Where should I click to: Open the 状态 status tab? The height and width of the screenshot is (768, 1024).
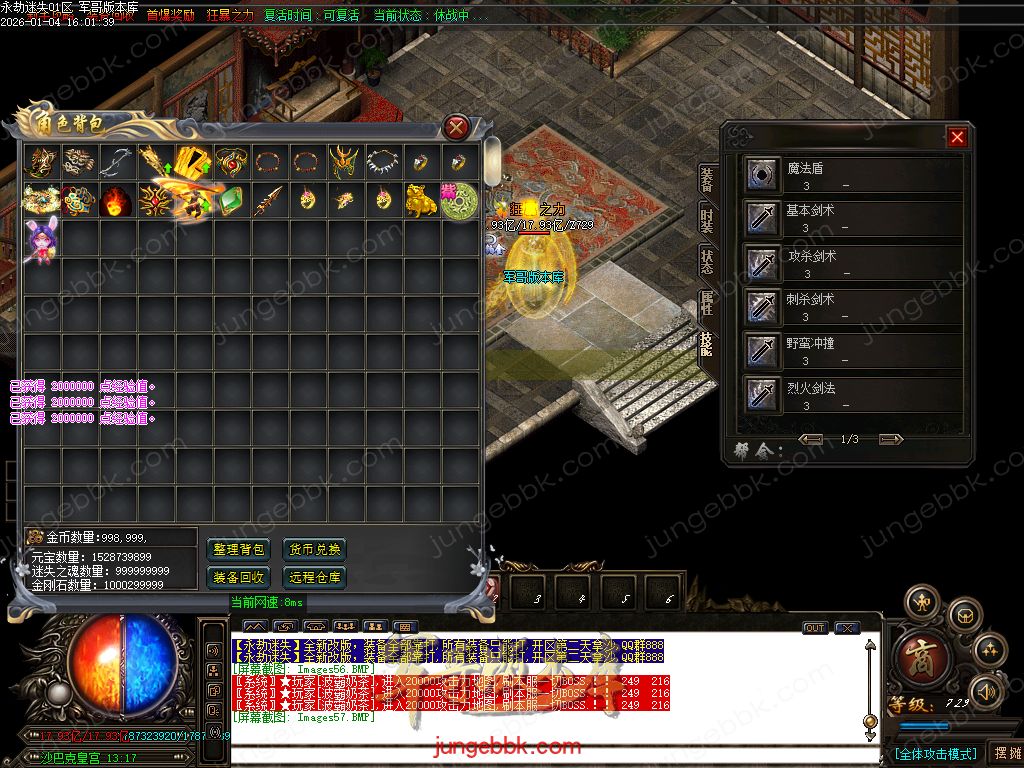point(707,261)
